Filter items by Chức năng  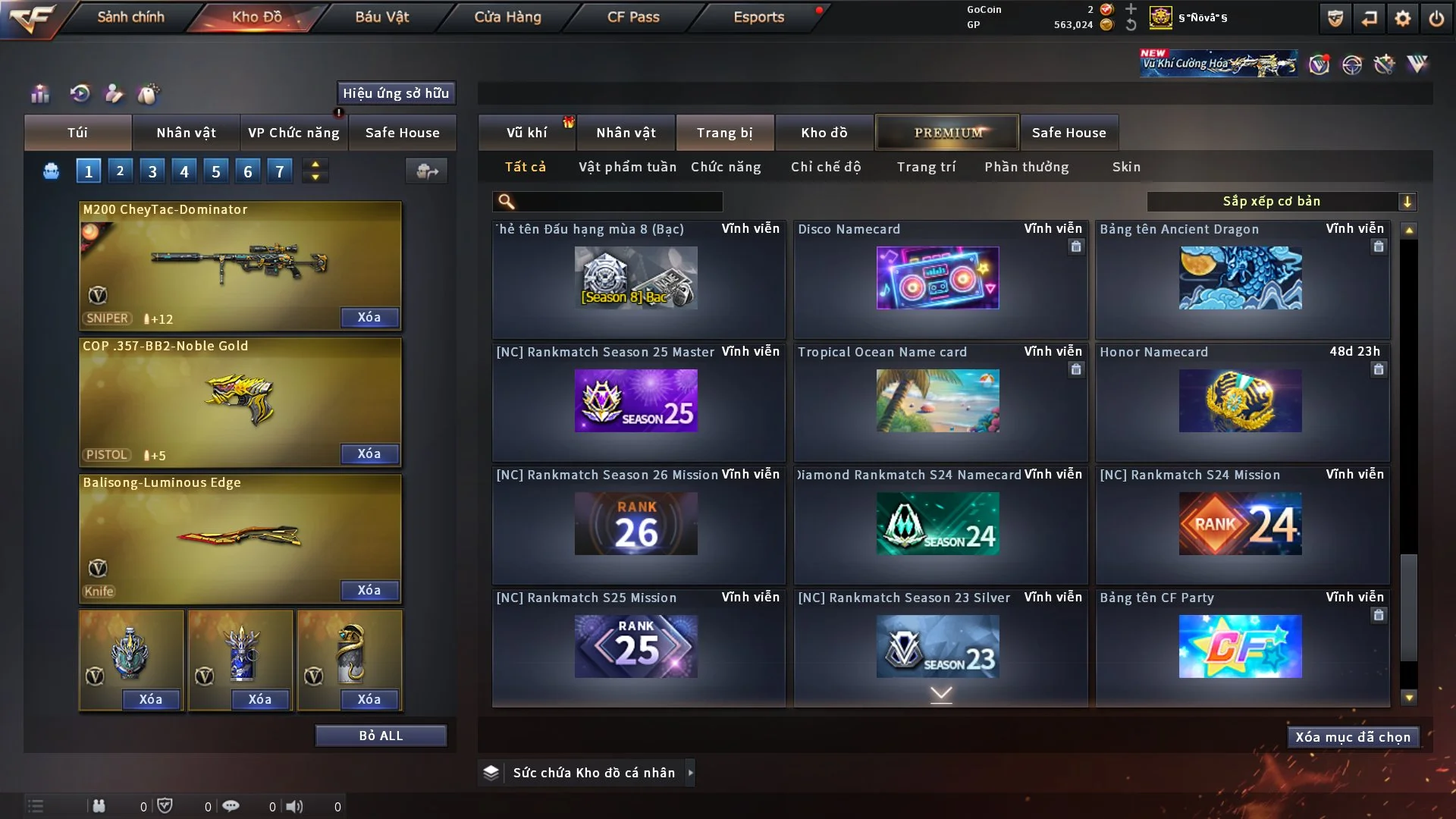tap(726, 167)
